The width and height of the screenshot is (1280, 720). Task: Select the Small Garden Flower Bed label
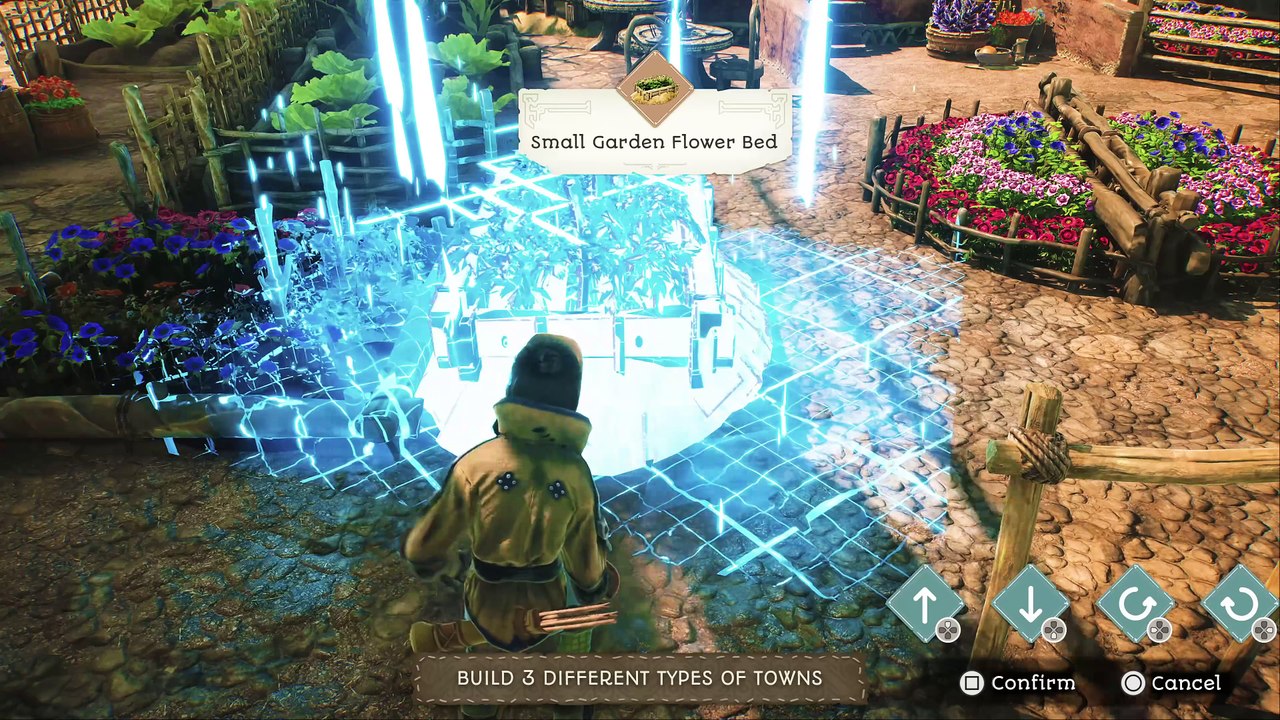point(654,141)
